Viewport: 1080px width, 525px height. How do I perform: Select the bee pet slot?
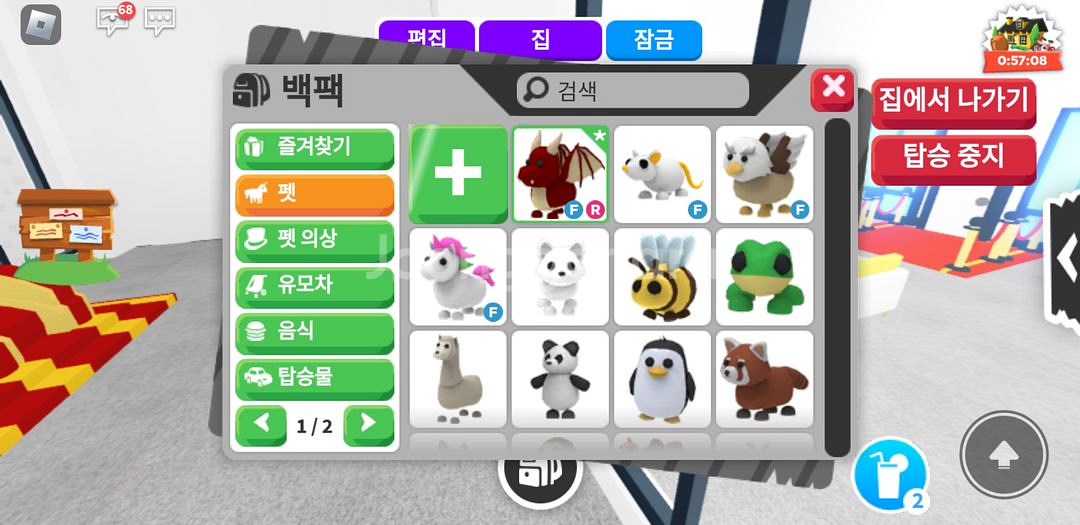click(x=662, y=276)
